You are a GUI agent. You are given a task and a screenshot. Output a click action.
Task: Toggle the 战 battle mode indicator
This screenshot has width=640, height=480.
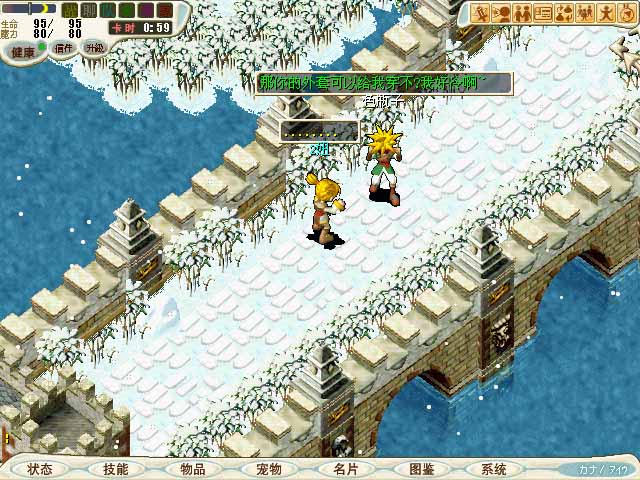(71, 9)
